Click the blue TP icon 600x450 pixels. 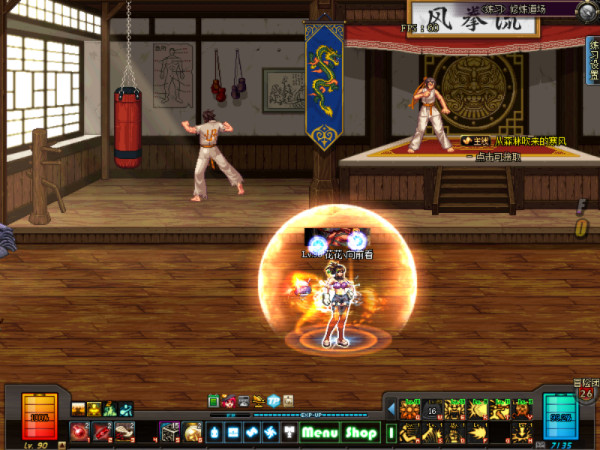tap(273, 401)
